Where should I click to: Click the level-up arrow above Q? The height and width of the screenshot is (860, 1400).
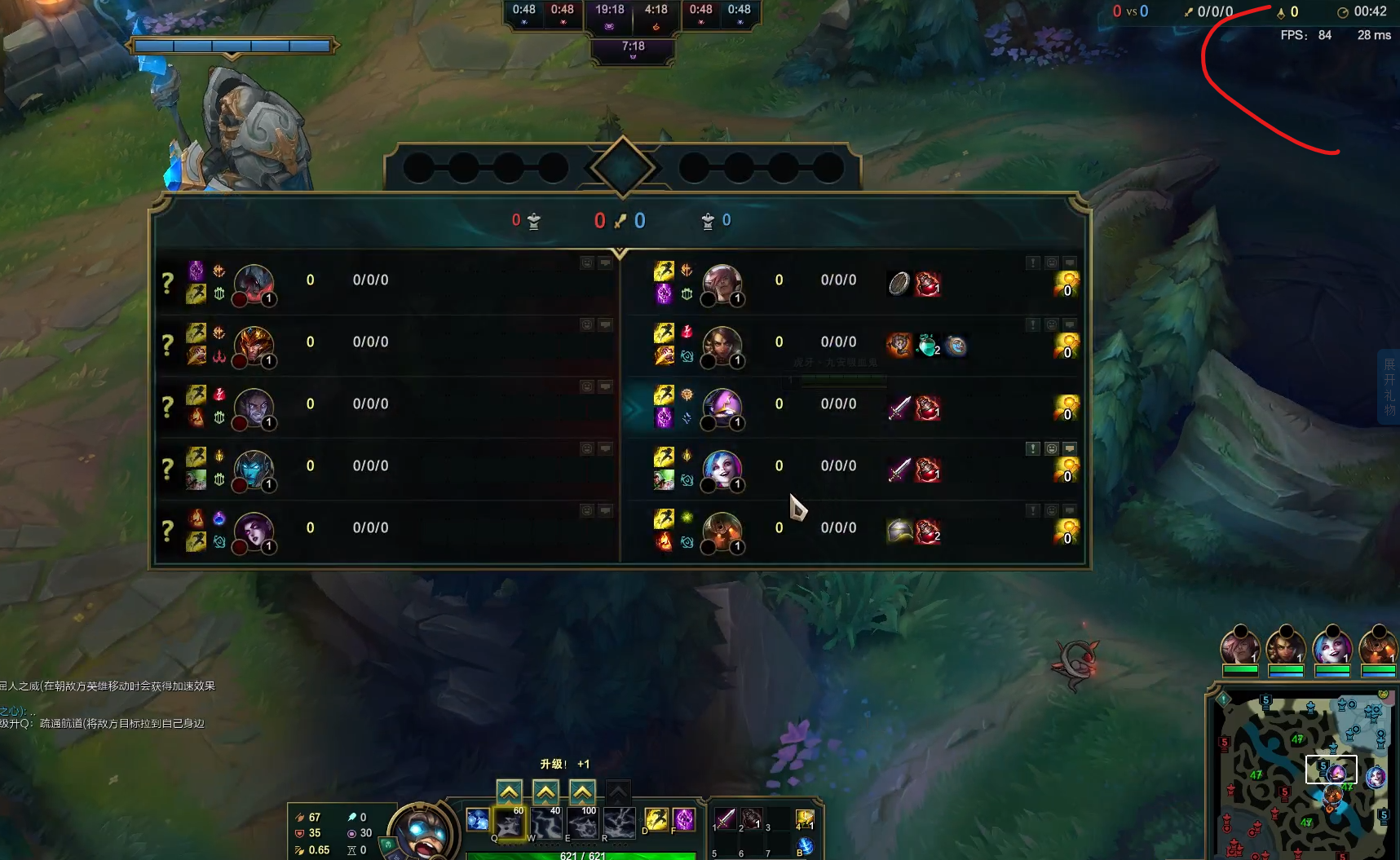[510, 792]
